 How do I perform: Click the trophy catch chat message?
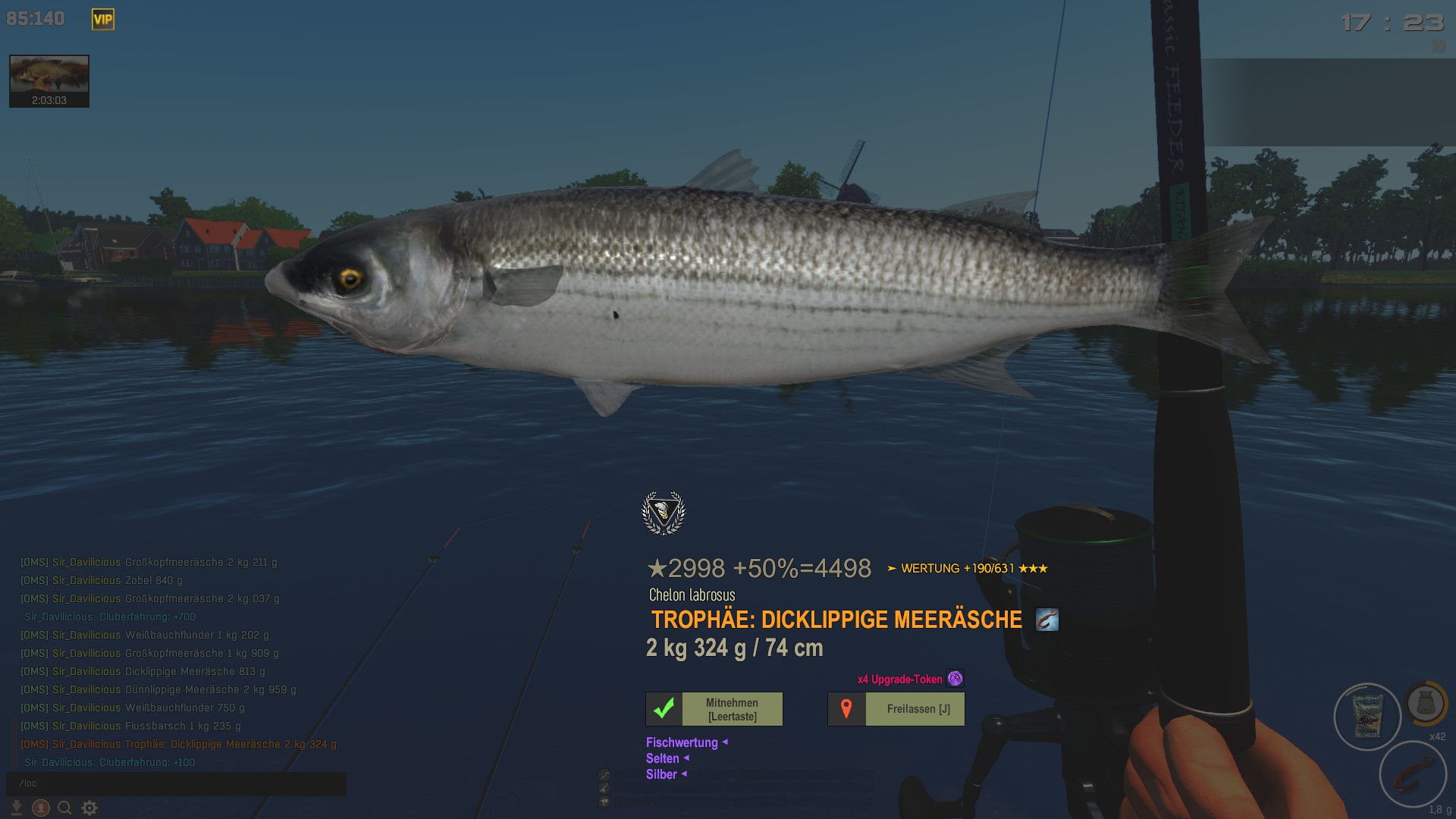[178, 745]
